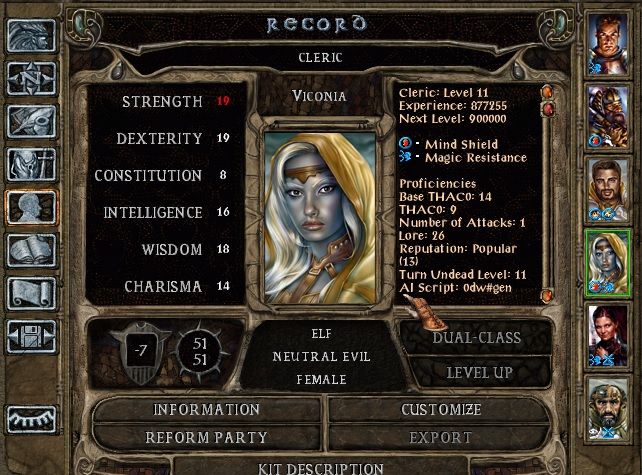Select the first party member portrait
The height and width of the screenshot is (475, 642).
[608, 41]
